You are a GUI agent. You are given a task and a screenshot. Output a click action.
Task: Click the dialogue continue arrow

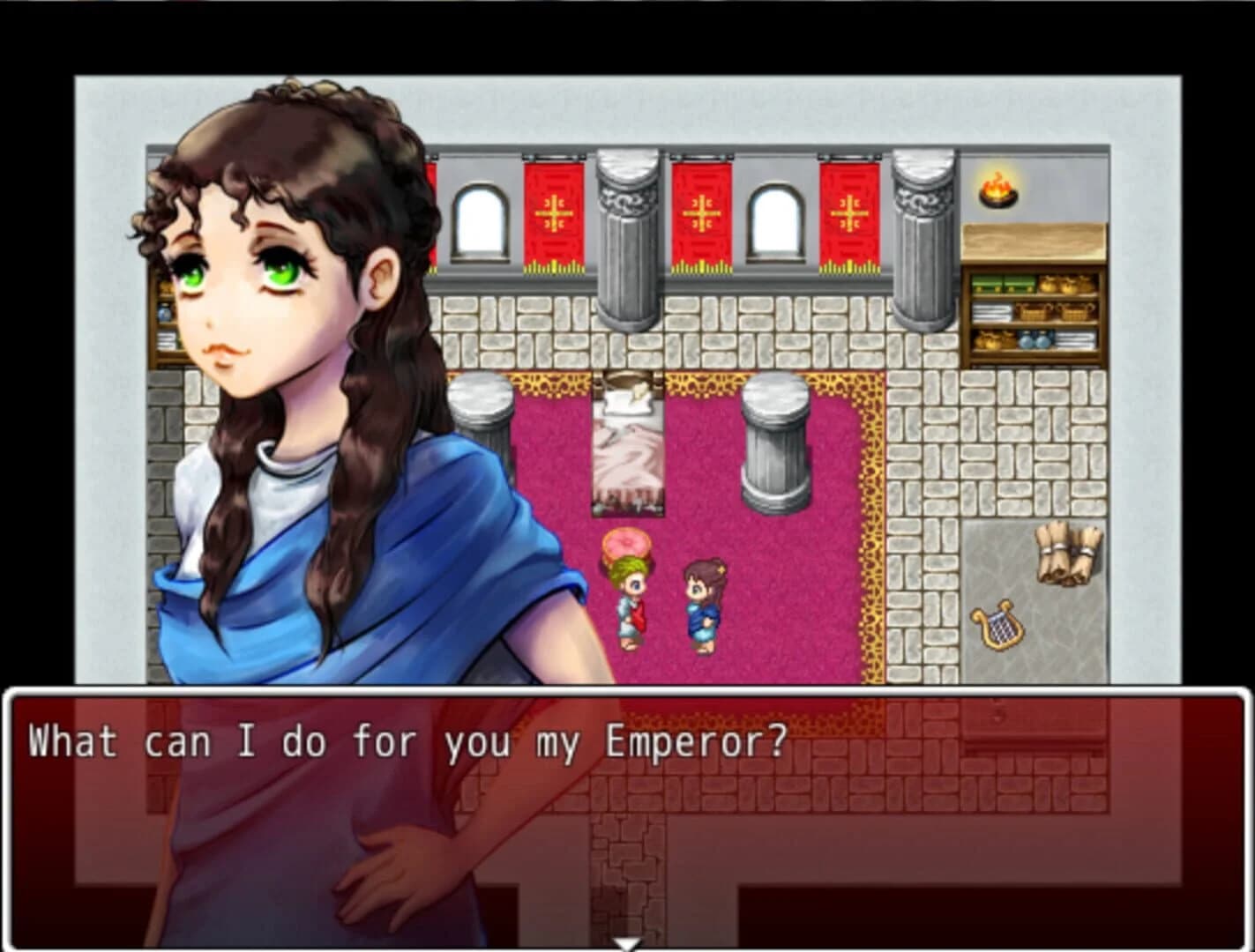tap(627, 942)
